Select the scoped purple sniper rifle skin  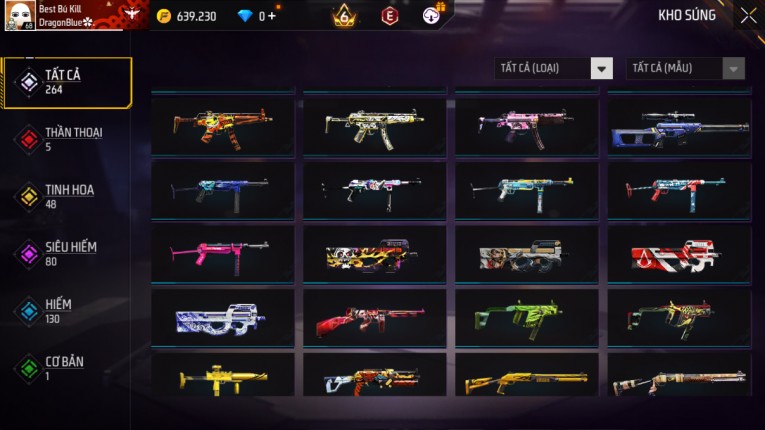point(679,125)
